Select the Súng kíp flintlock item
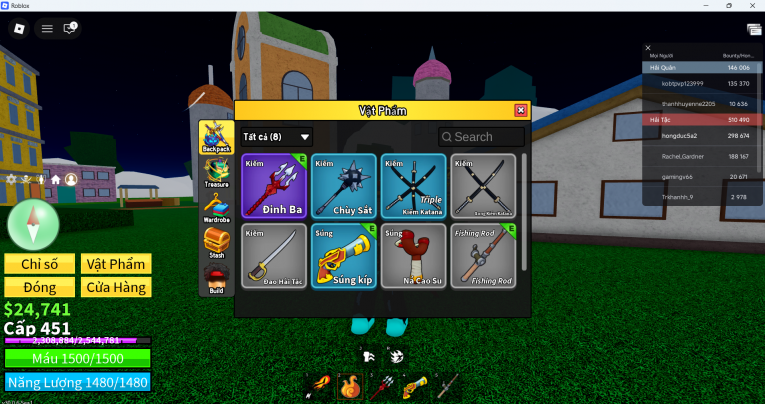The width and height of the screenshot is (765, 404). point(344,256)
